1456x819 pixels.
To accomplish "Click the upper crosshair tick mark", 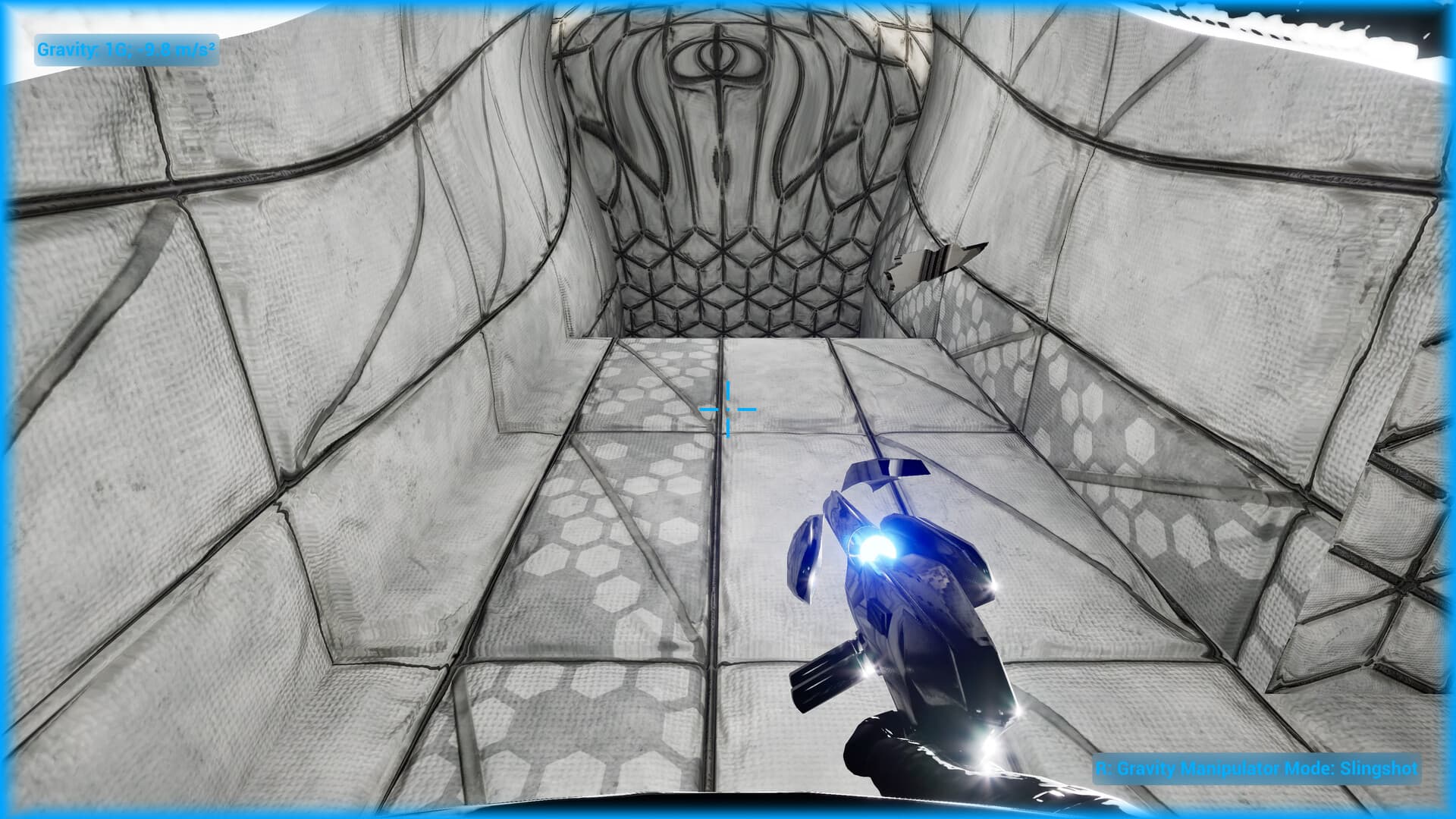I will coord(730,388).
